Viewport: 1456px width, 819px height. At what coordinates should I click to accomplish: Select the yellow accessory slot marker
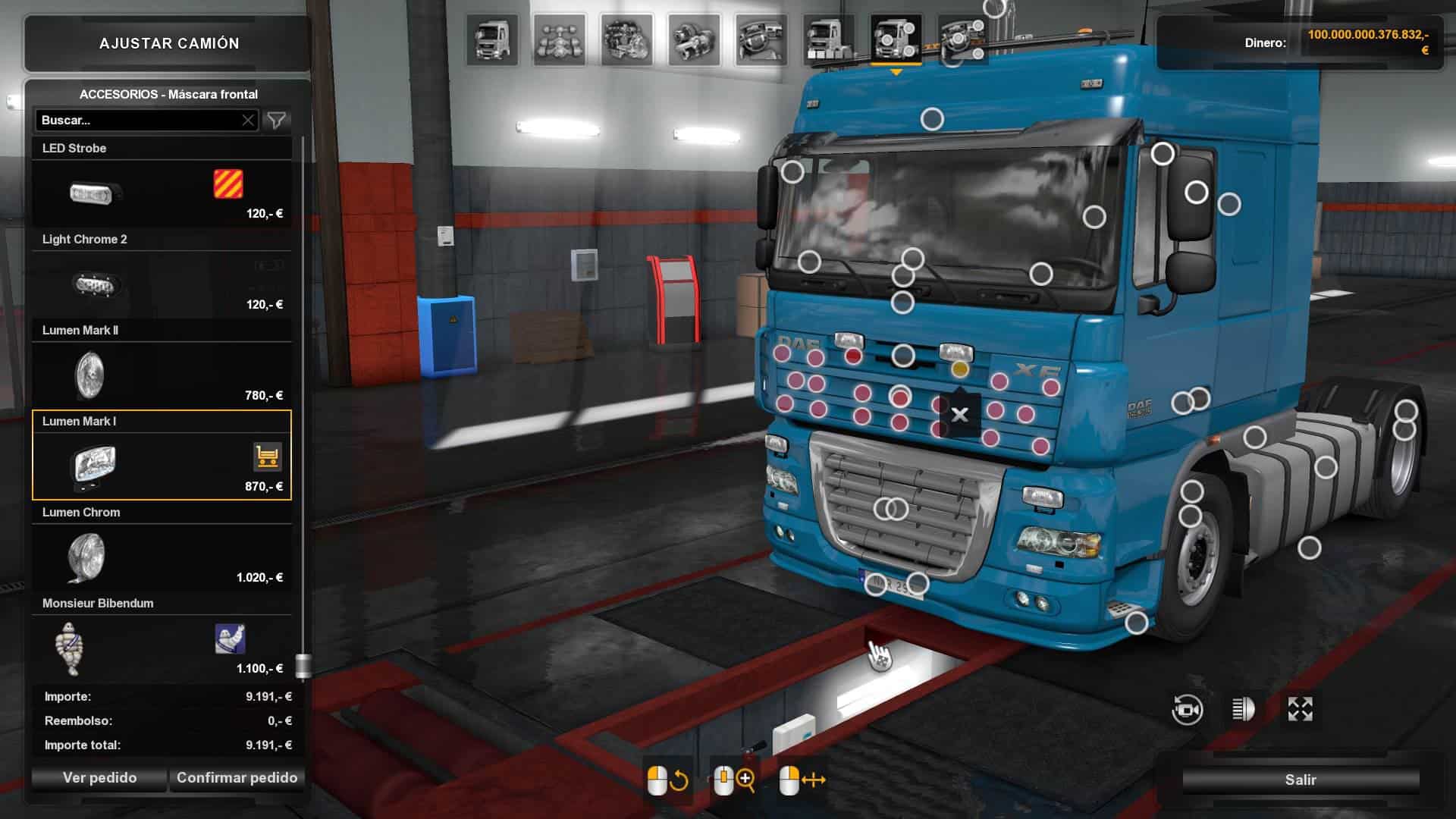point(960,369)
